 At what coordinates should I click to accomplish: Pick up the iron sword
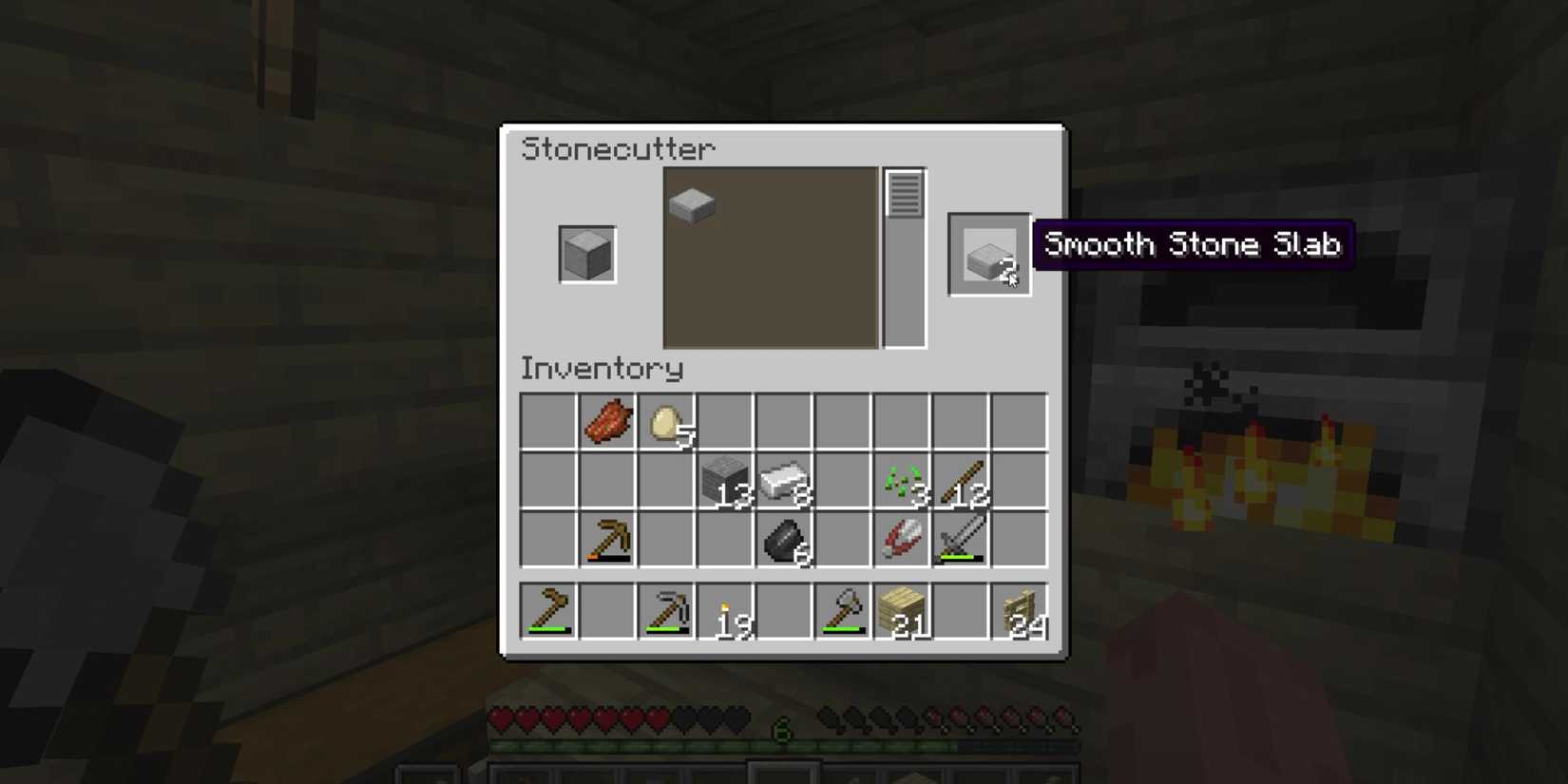pyautogui.click(x=959, y=539)
